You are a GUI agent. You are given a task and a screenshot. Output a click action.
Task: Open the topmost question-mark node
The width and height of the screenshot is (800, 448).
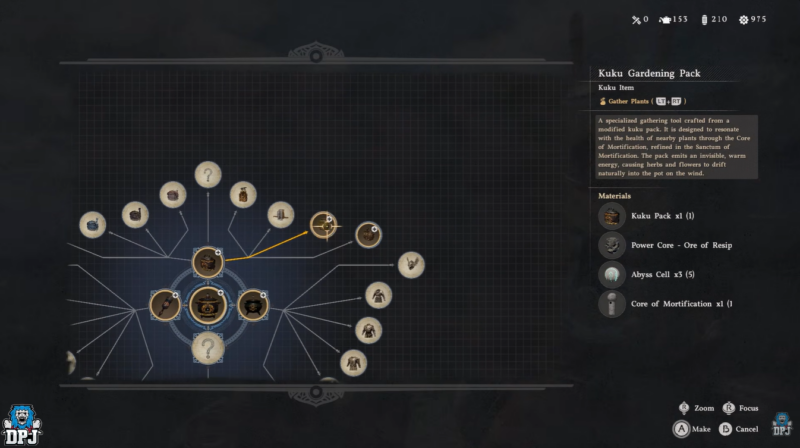pyautogui.click(x=208, y=175)
